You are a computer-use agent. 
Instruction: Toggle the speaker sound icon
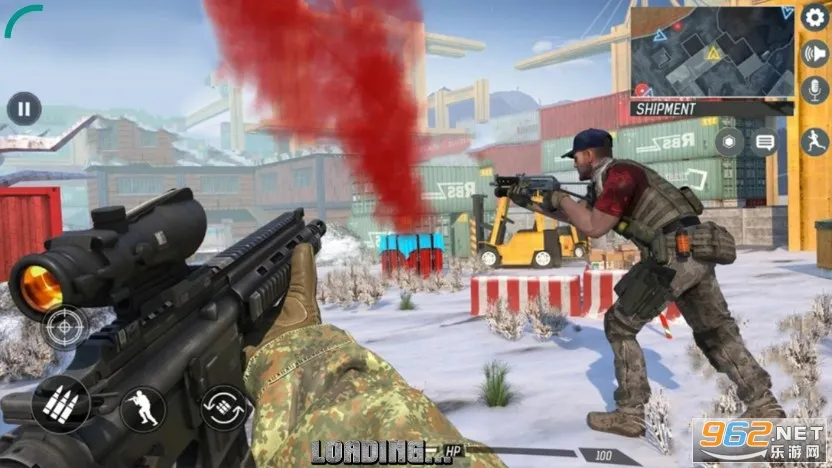(815, 53)
